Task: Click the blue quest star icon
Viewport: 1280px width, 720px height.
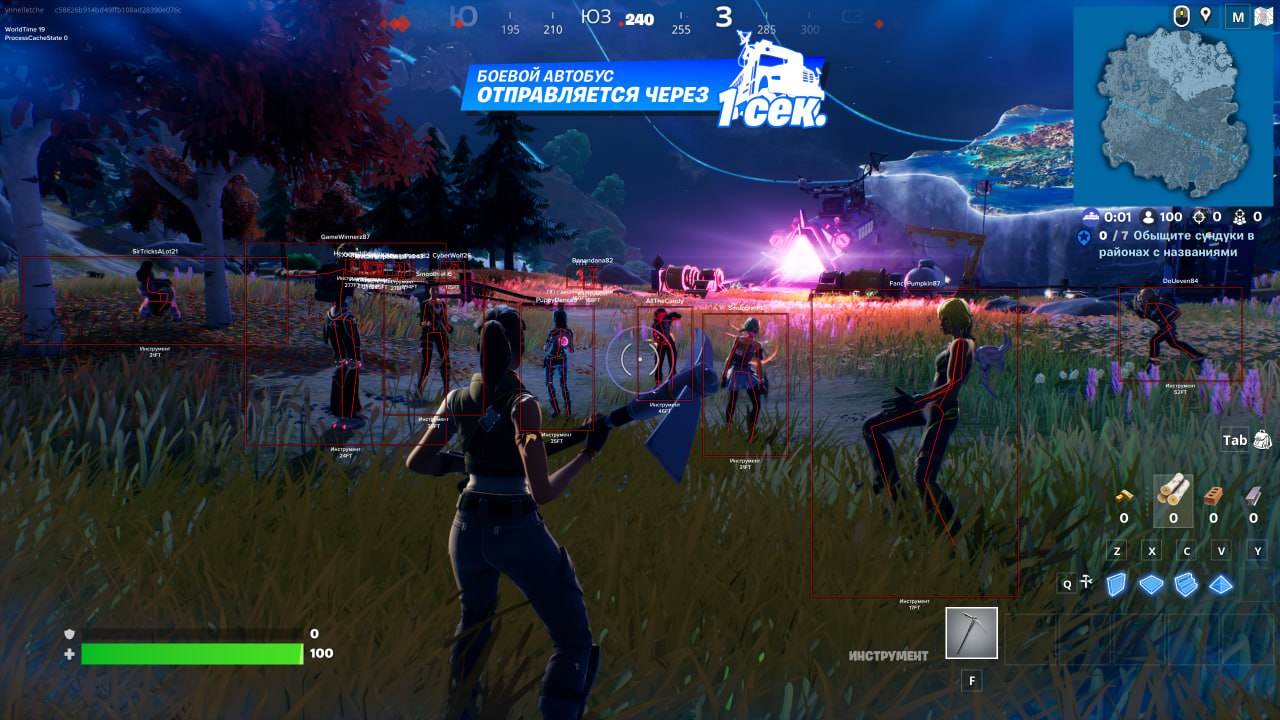Action: click(x=1083, y=237)
